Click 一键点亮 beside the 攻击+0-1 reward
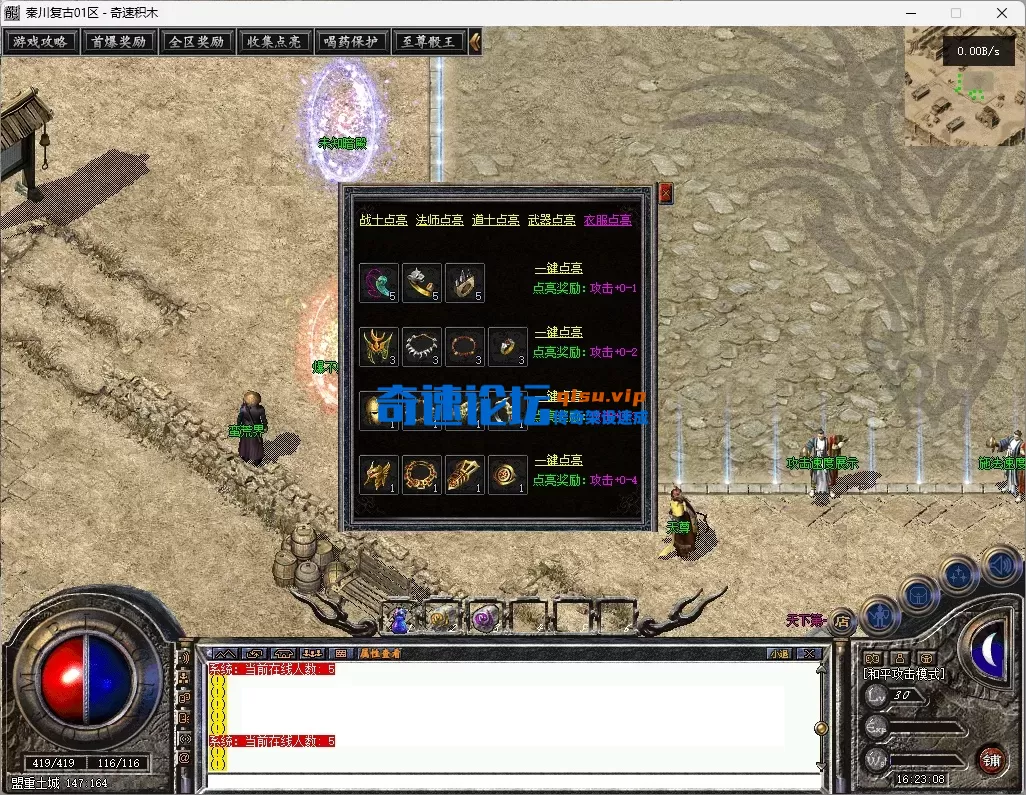1026x795 pixels. [558, 268]
